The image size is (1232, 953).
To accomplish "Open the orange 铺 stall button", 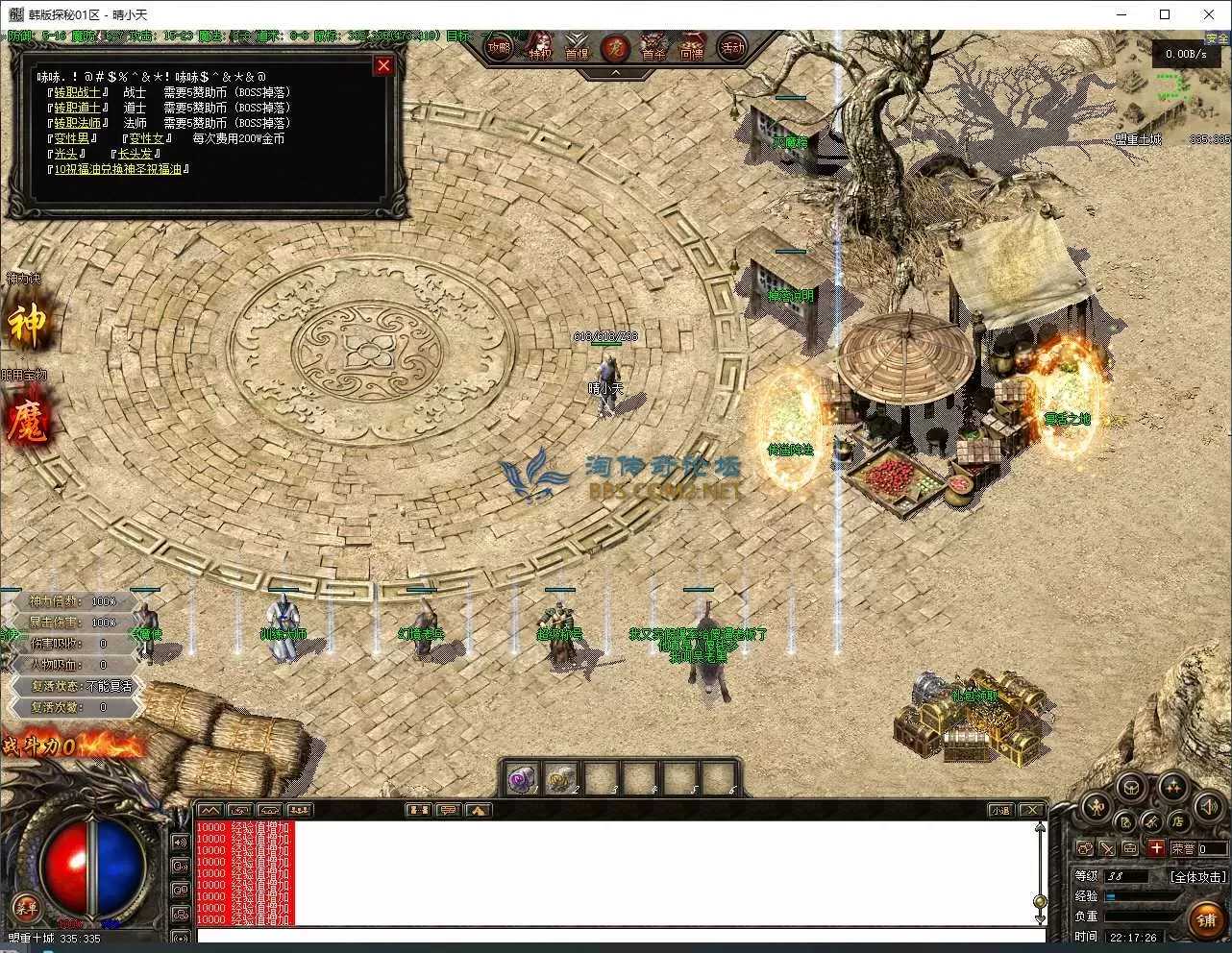I will click(1205, 919).
